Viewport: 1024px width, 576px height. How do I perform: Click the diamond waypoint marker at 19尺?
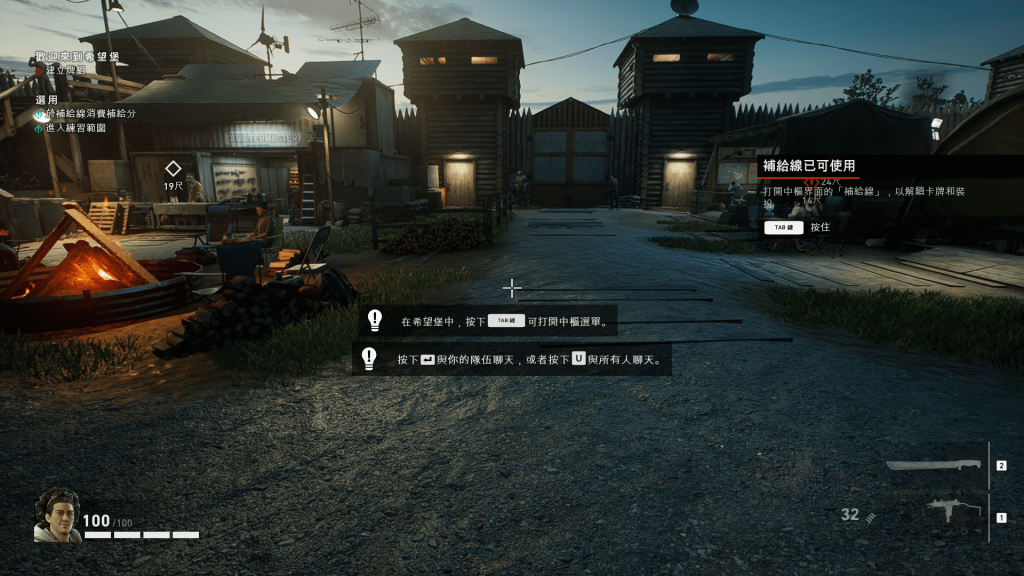pyautogui.click(x=173, y=168)
